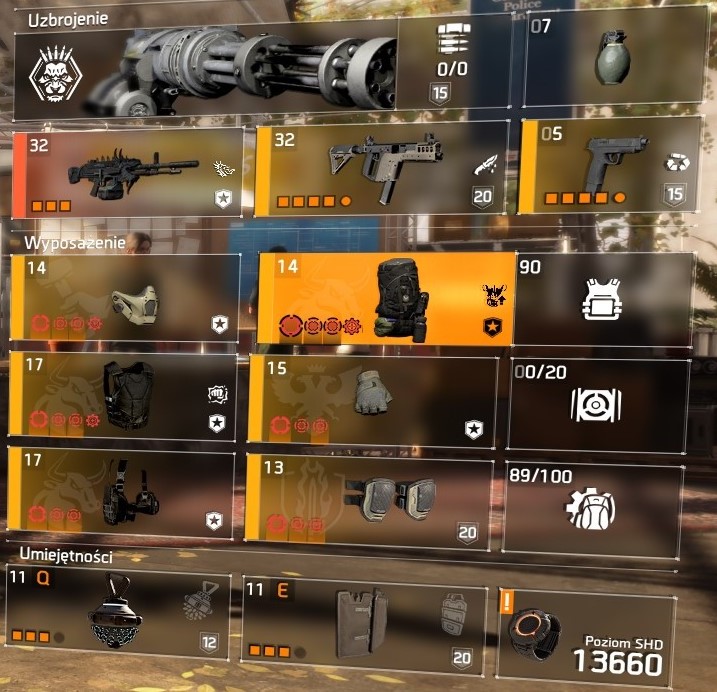Open the 00/20 target icon tile
This screenshot has height=692, width=717.
[x=598, y=403]
